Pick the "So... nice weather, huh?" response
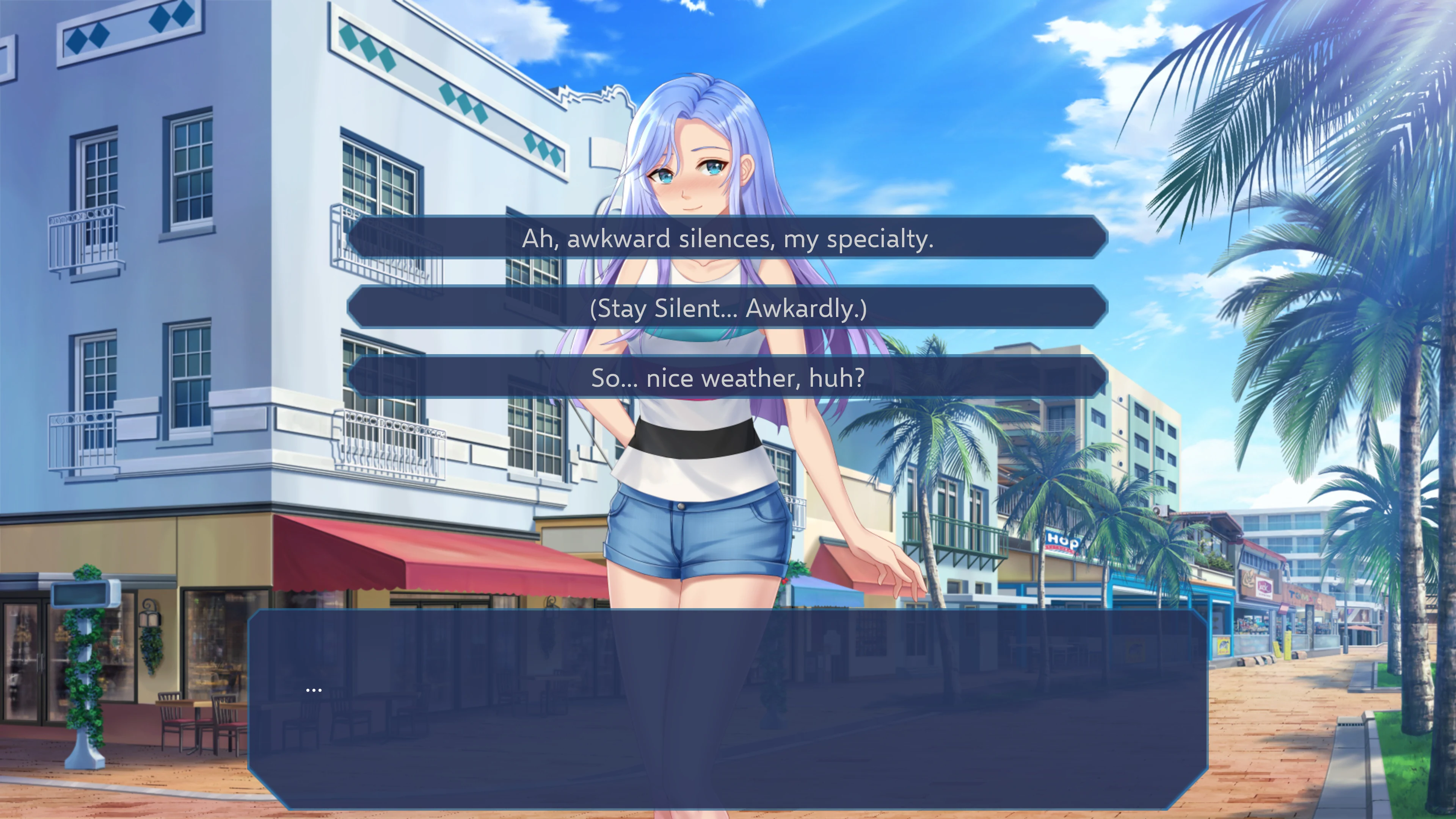The width and height of the screenshot is (1456, 819). coord(728,378)
